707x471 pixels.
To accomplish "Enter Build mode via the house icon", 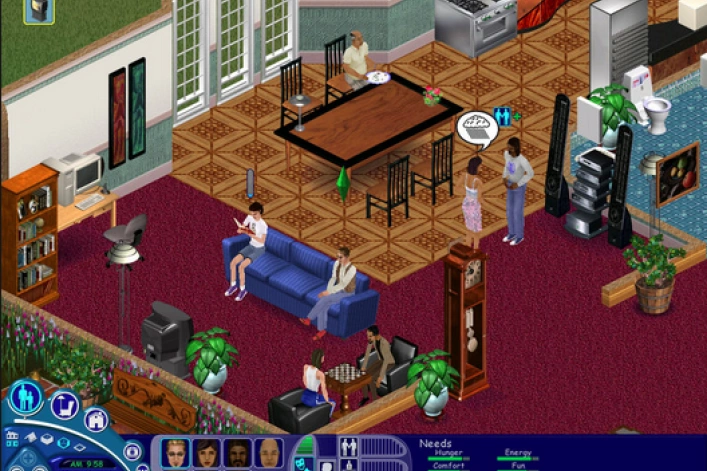I will click(x=96, y=420).
